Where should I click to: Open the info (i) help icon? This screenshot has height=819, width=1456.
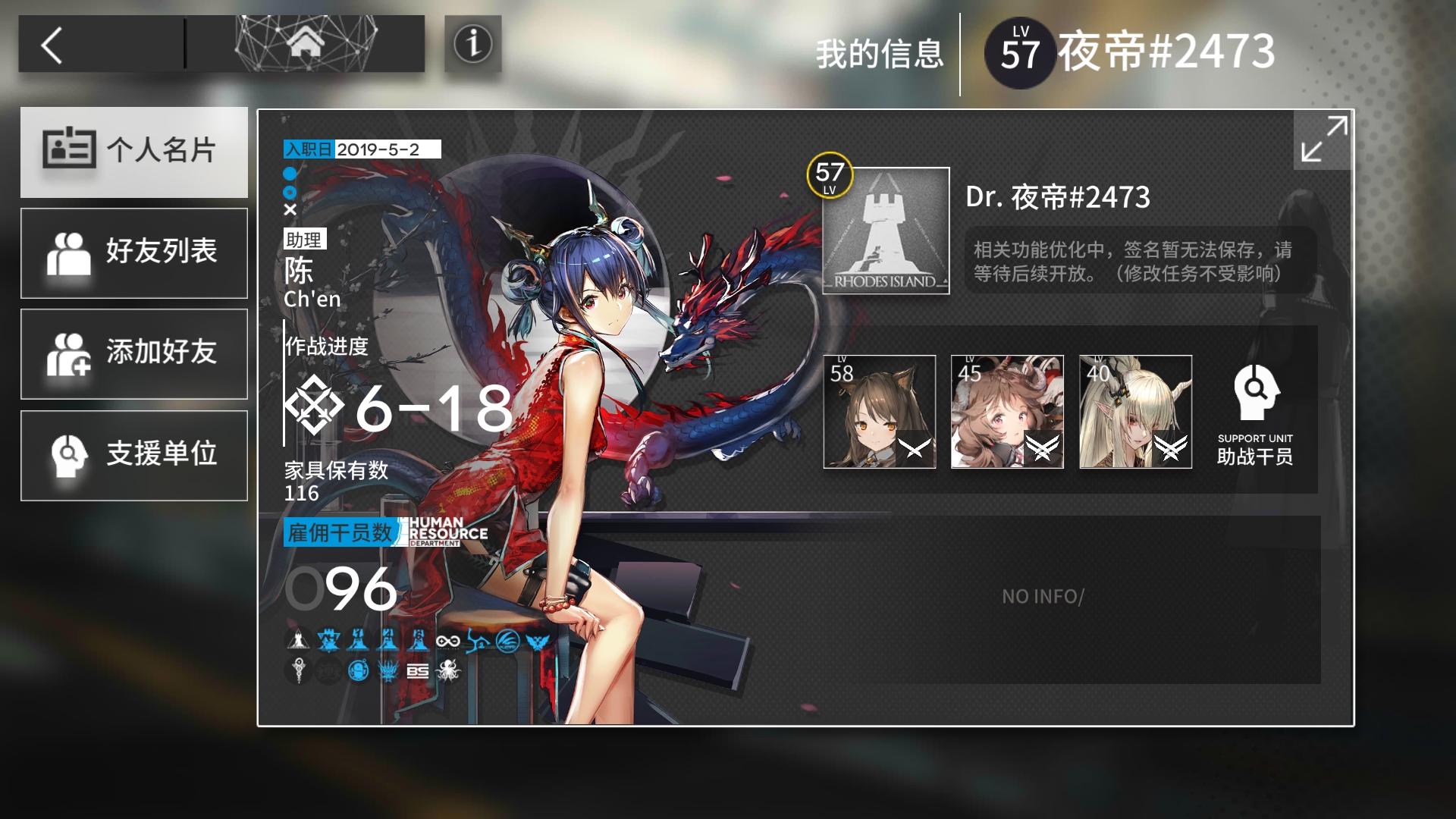472,43
